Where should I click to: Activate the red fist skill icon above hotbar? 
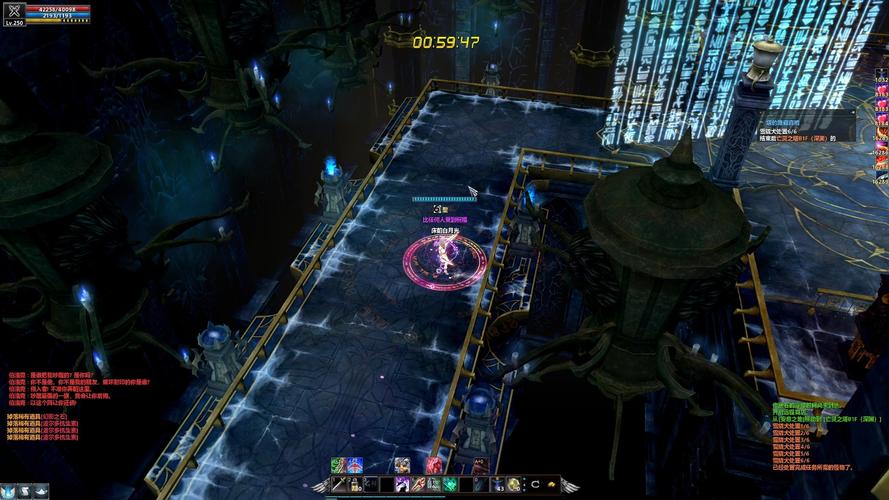pyautogui.click(x=432, y=465)
